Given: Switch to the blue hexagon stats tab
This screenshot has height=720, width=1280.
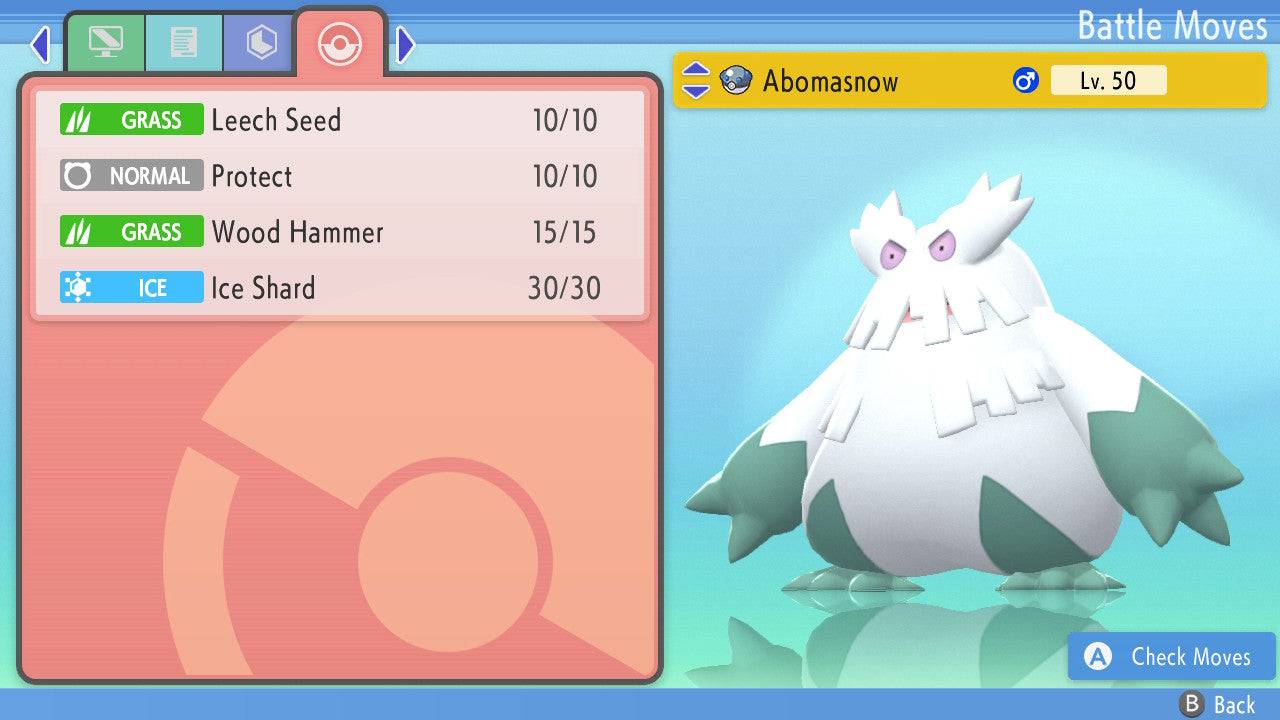Looking at the screenshot, I should [260, 43].
